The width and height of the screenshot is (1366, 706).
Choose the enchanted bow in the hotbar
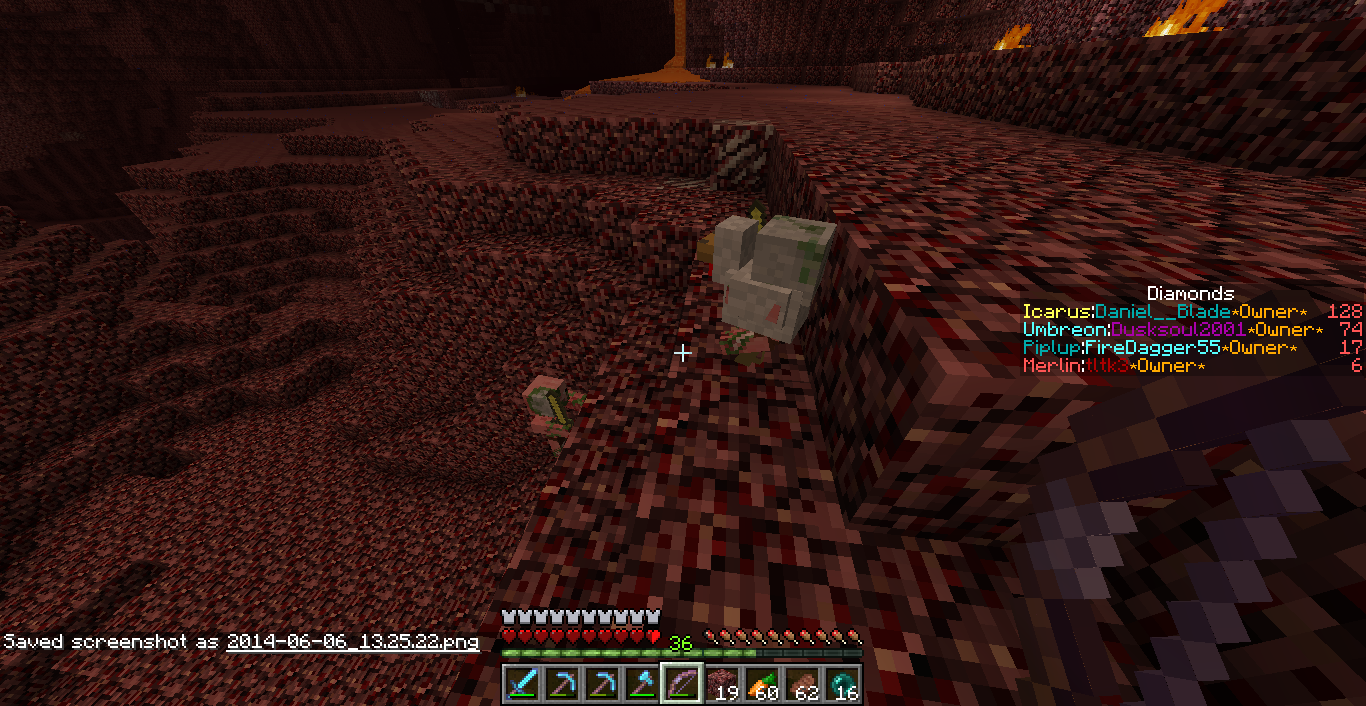(682, 685)
